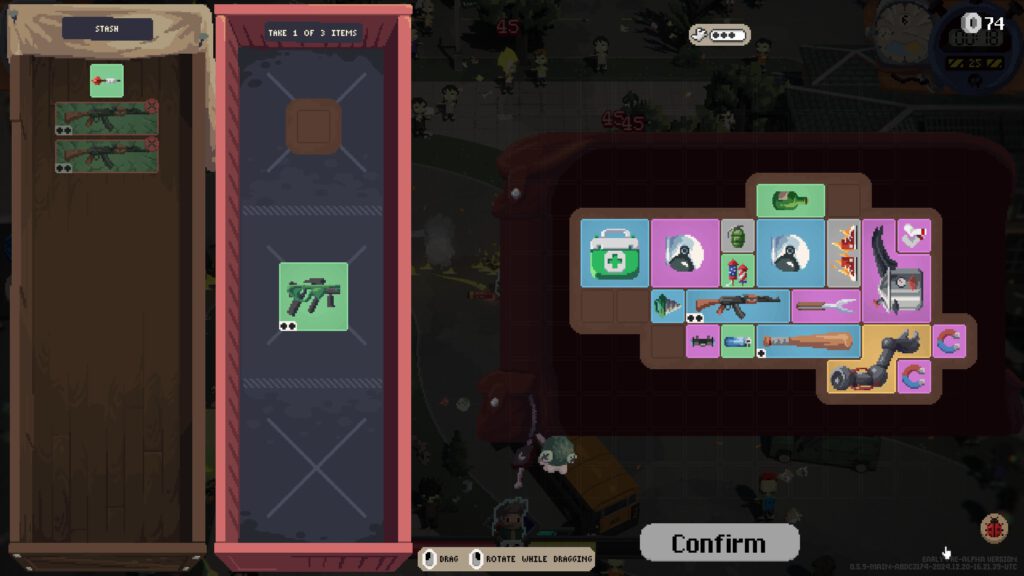Screen dimensions: 1024x576
Task: Pick the blue battery item
Action: (738, 341)
